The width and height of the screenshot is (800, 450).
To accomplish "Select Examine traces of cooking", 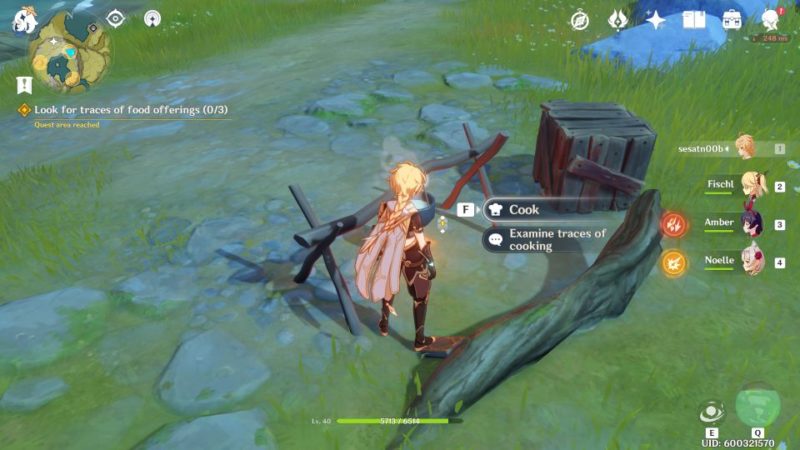I will (556, 239).
